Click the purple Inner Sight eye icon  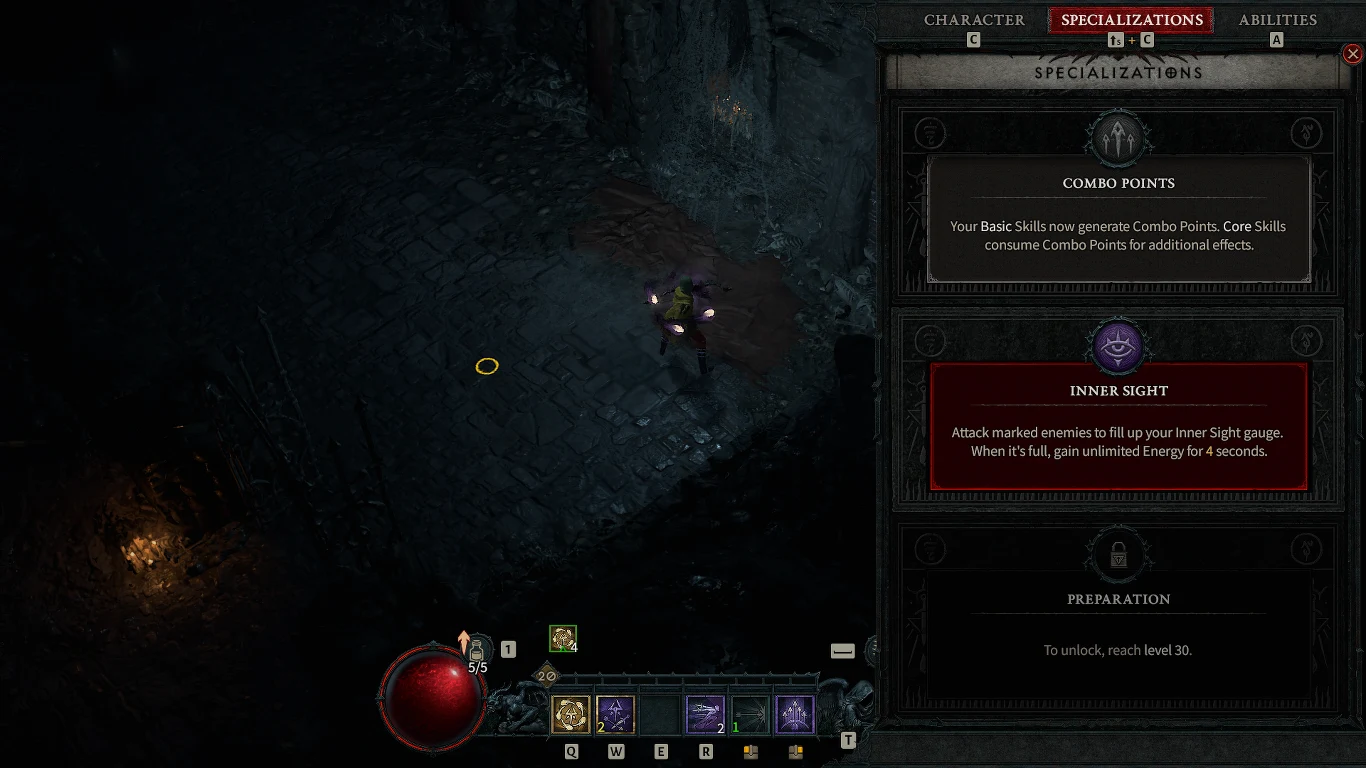point(1118,345)
